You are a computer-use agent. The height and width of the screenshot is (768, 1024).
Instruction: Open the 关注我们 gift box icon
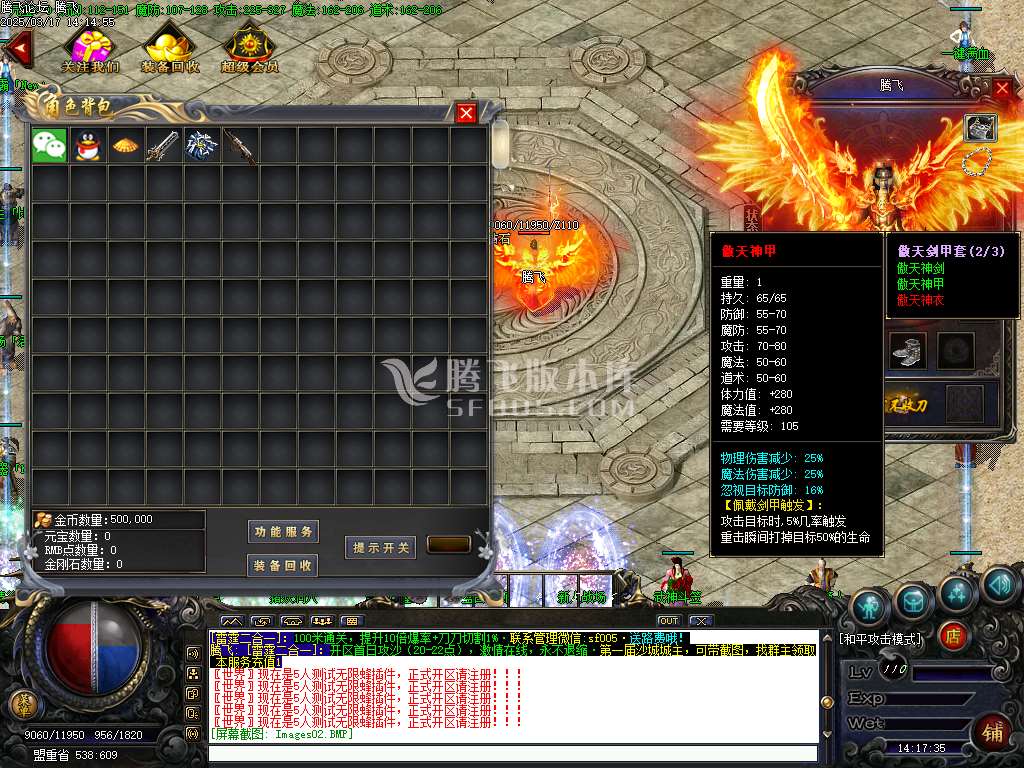click(x=90, y=47)
